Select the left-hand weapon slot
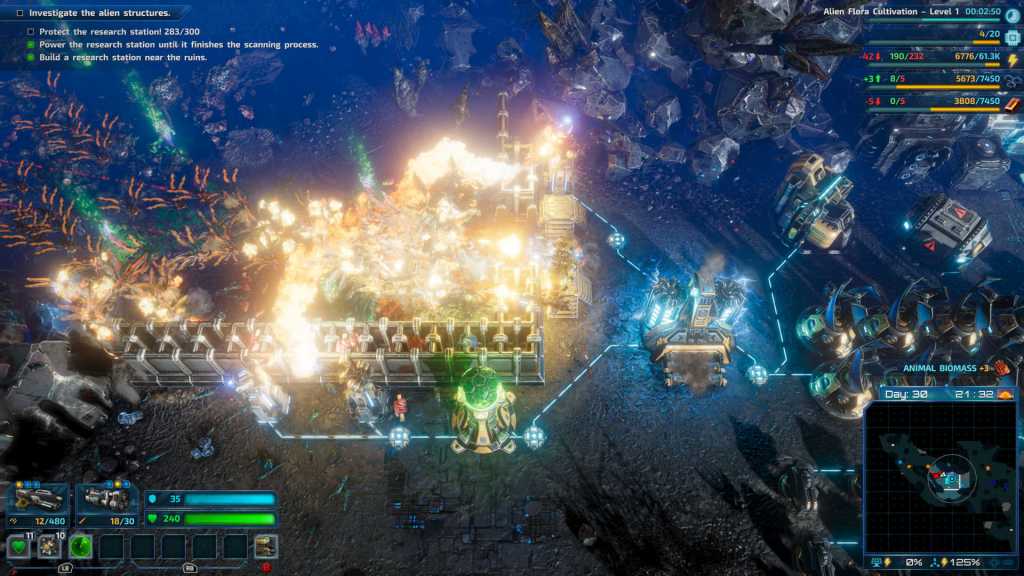The image size is (1024, 576). coord(38,498)
